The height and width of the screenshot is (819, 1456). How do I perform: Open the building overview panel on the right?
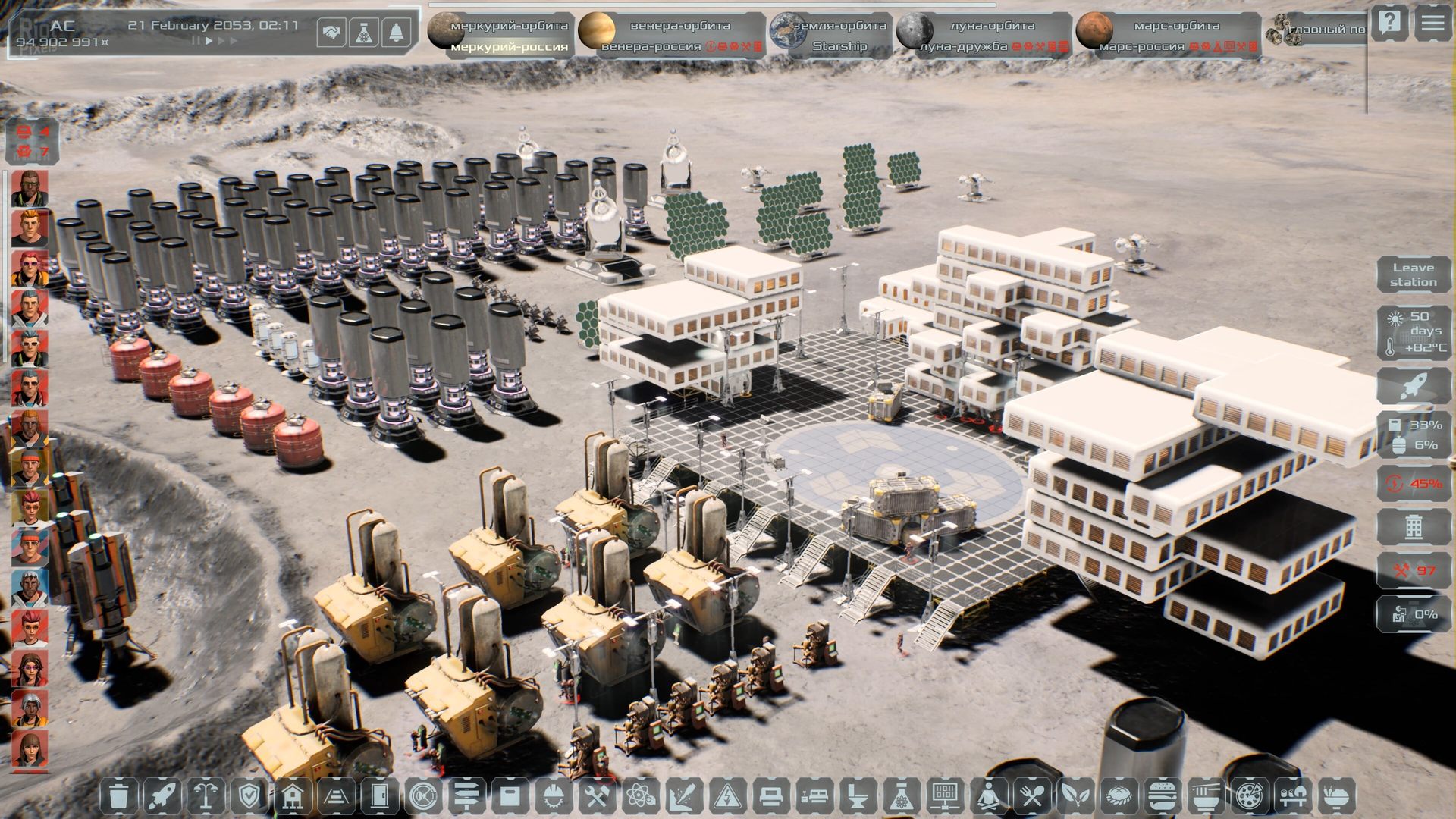(1413, 527)
